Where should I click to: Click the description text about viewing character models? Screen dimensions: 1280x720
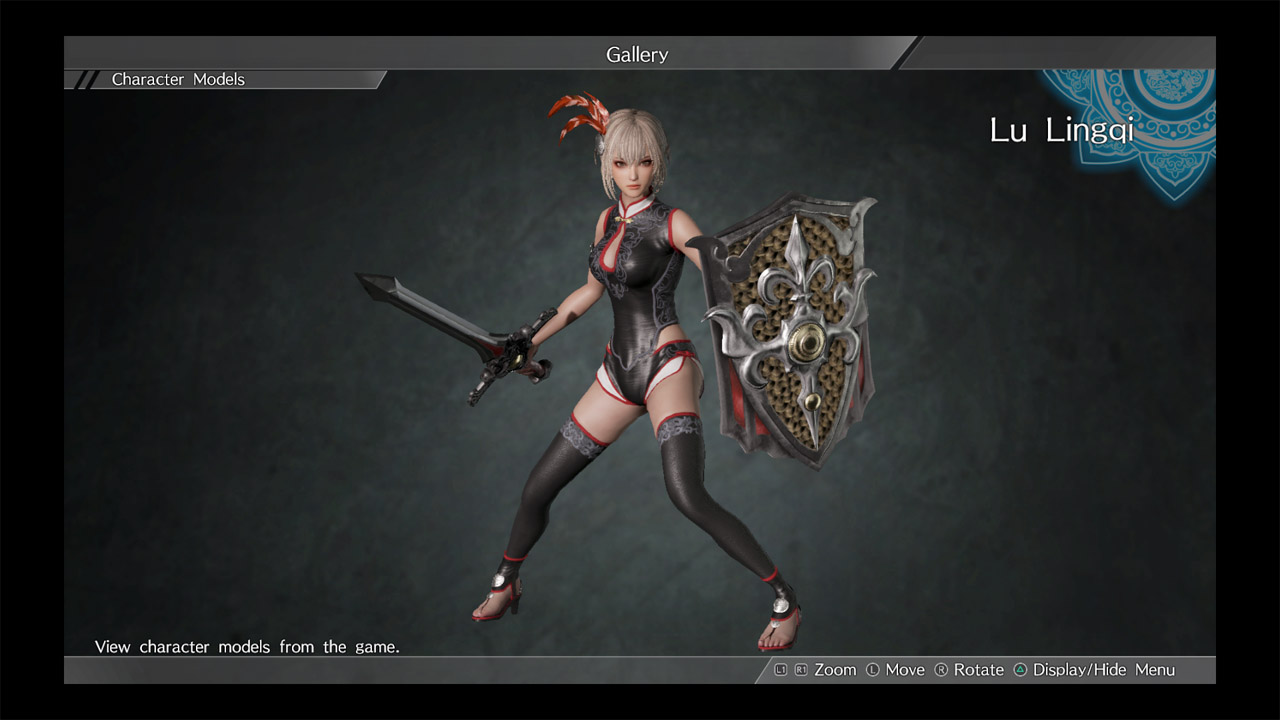click(x=246, y=646)
